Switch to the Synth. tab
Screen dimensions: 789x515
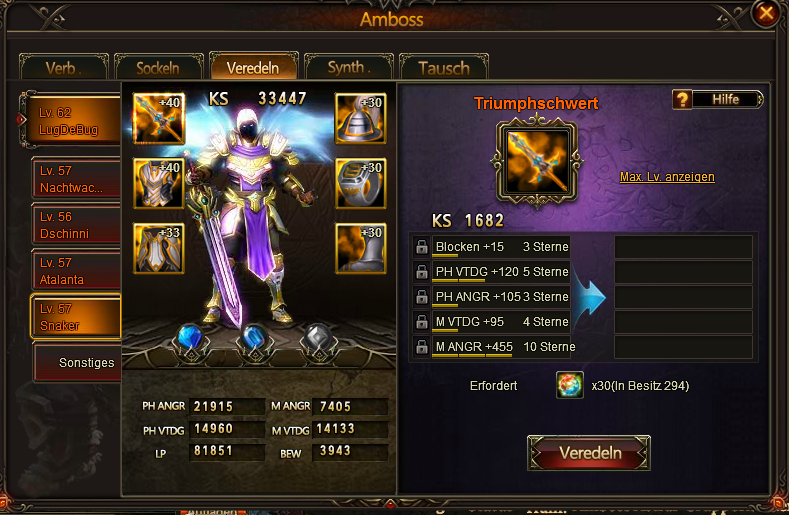(349, 68)
